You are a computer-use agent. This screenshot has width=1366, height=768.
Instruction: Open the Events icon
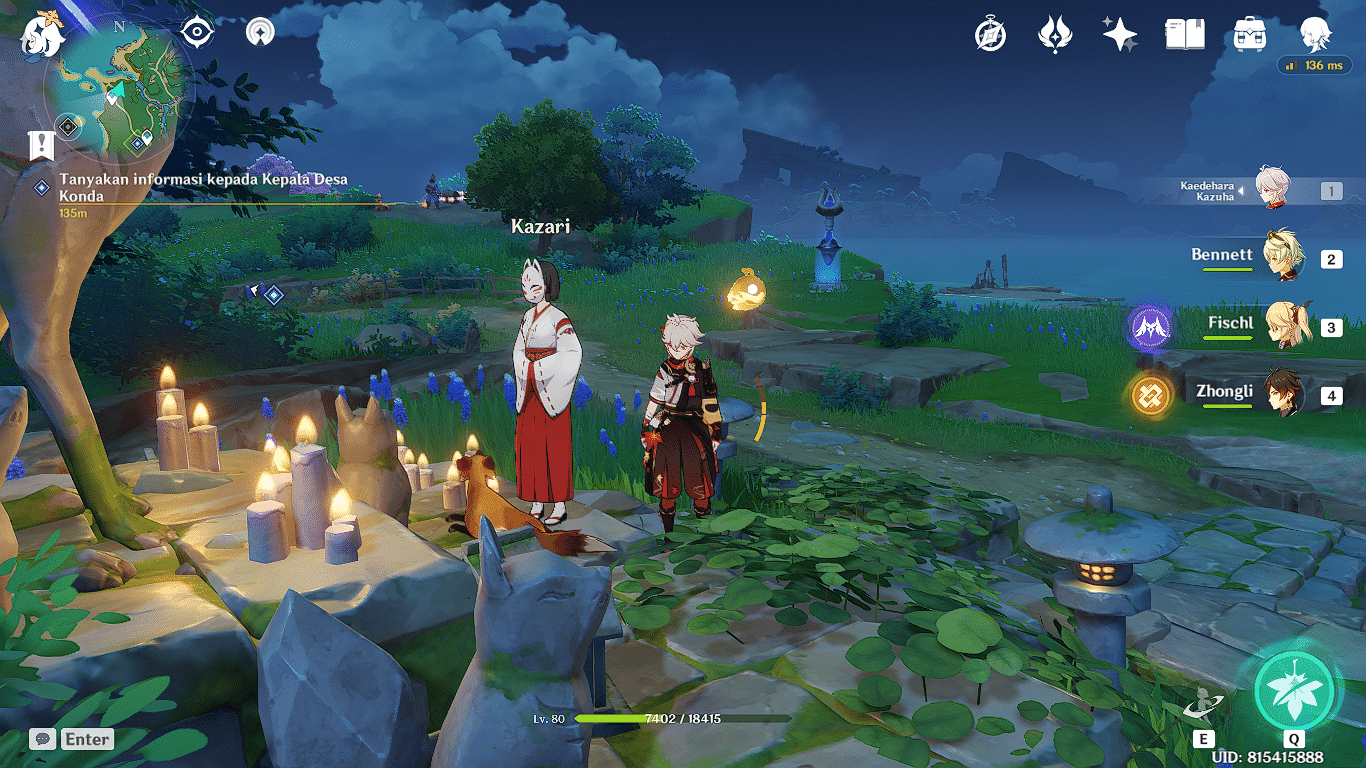pos(1055,35)
